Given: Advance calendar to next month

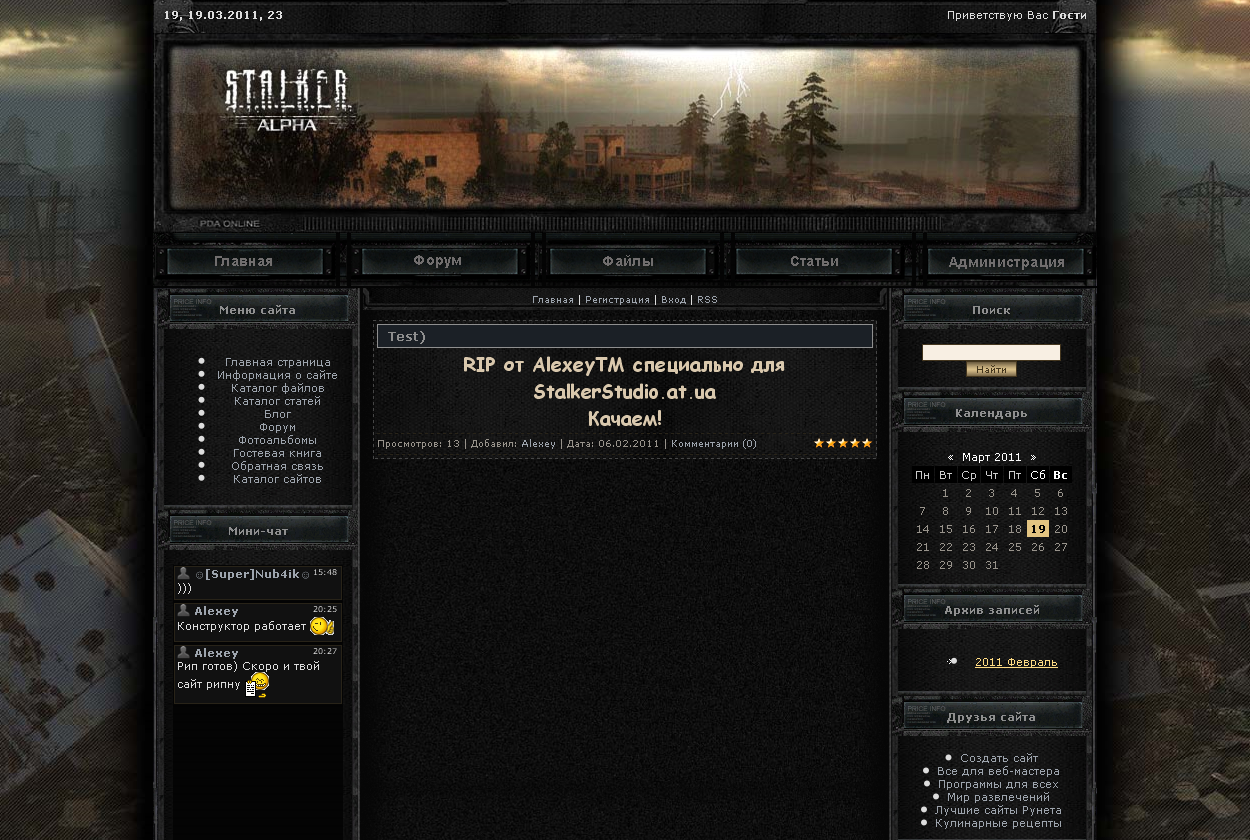Looking at the screenshot, I should pos(1033,457).
